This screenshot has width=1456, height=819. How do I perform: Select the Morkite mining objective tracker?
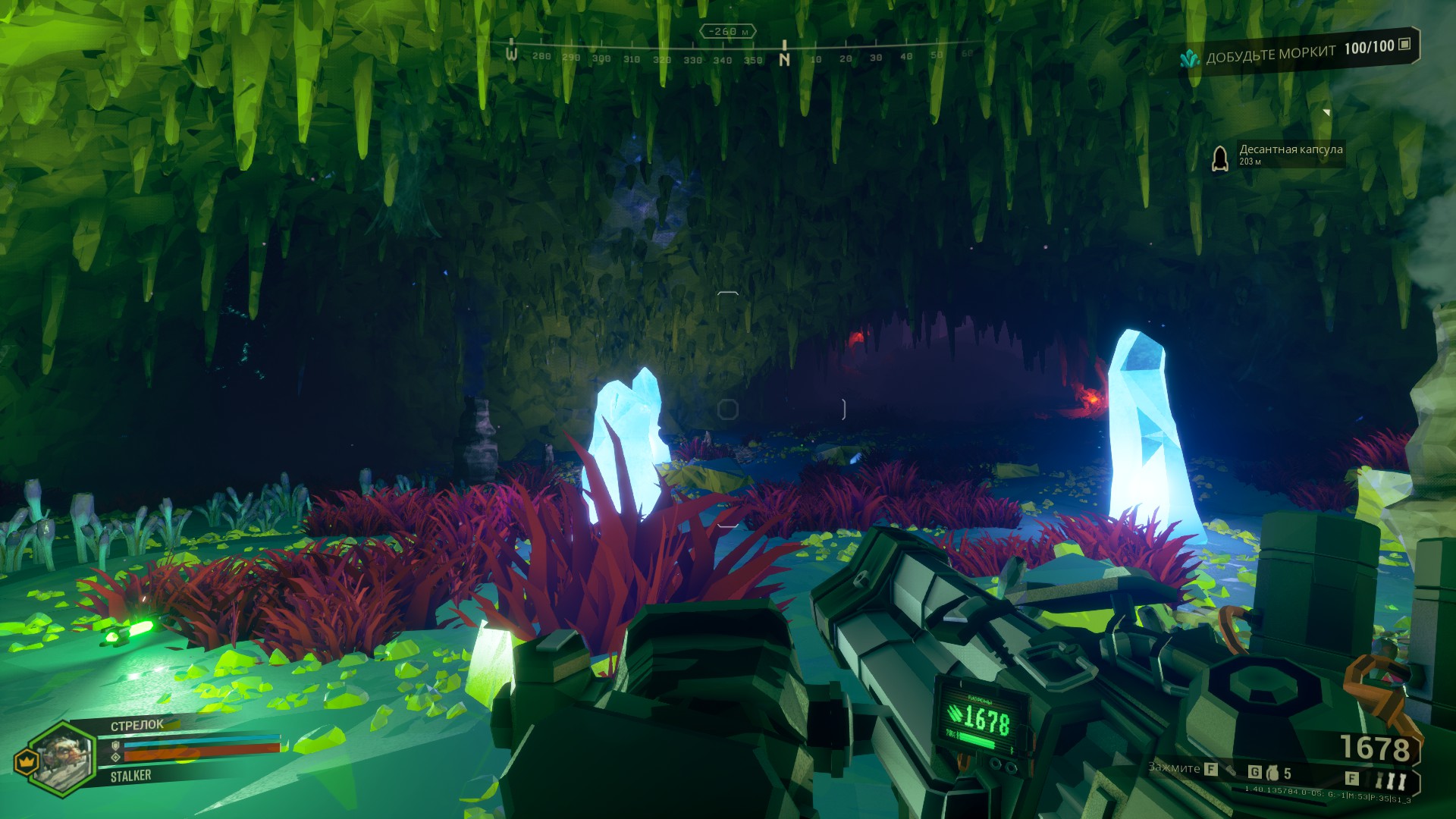click(x=1297, y=52)
